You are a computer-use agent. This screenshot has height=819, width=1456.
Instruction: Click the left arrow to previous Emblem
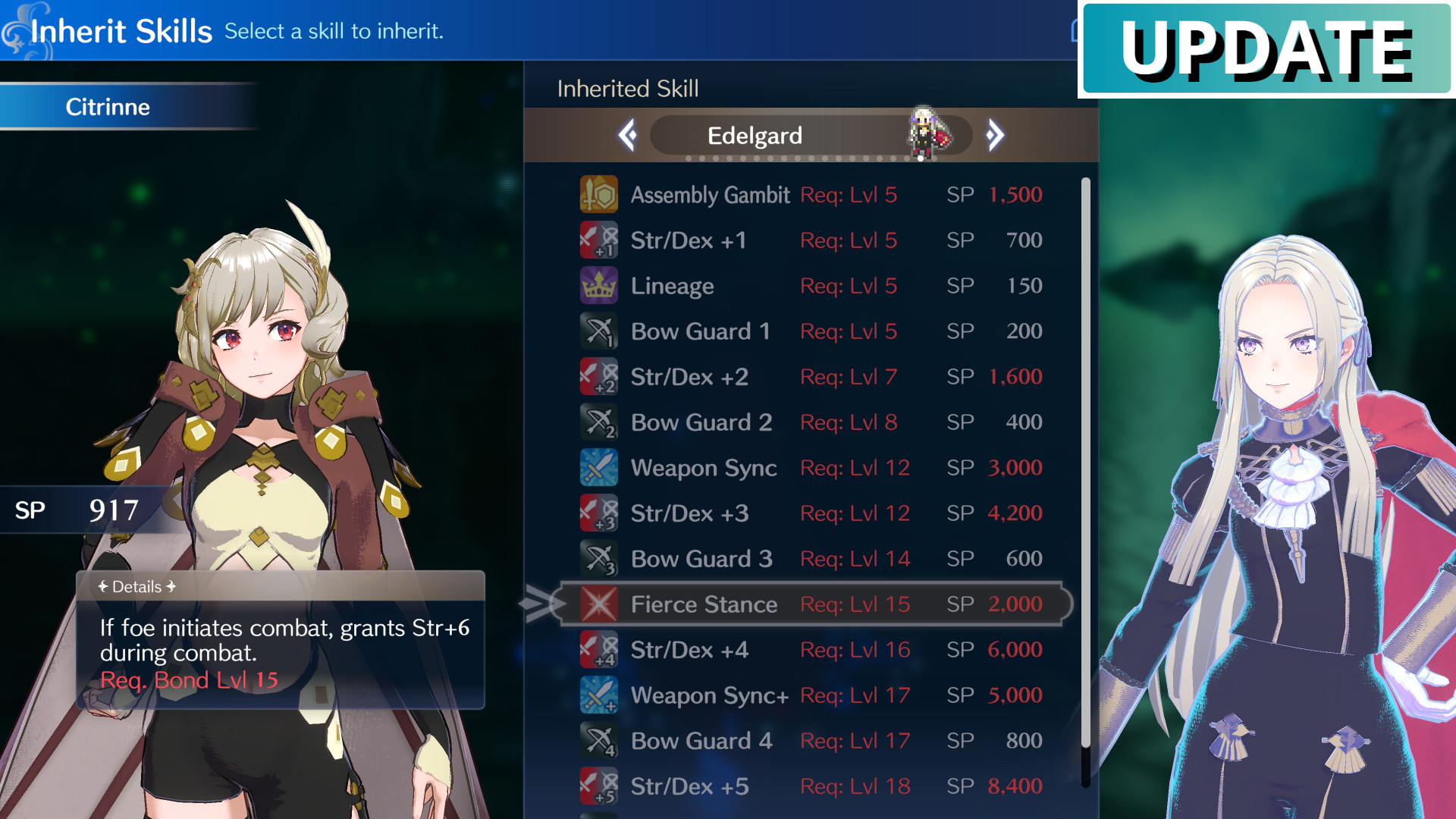(x=627, y=134)
